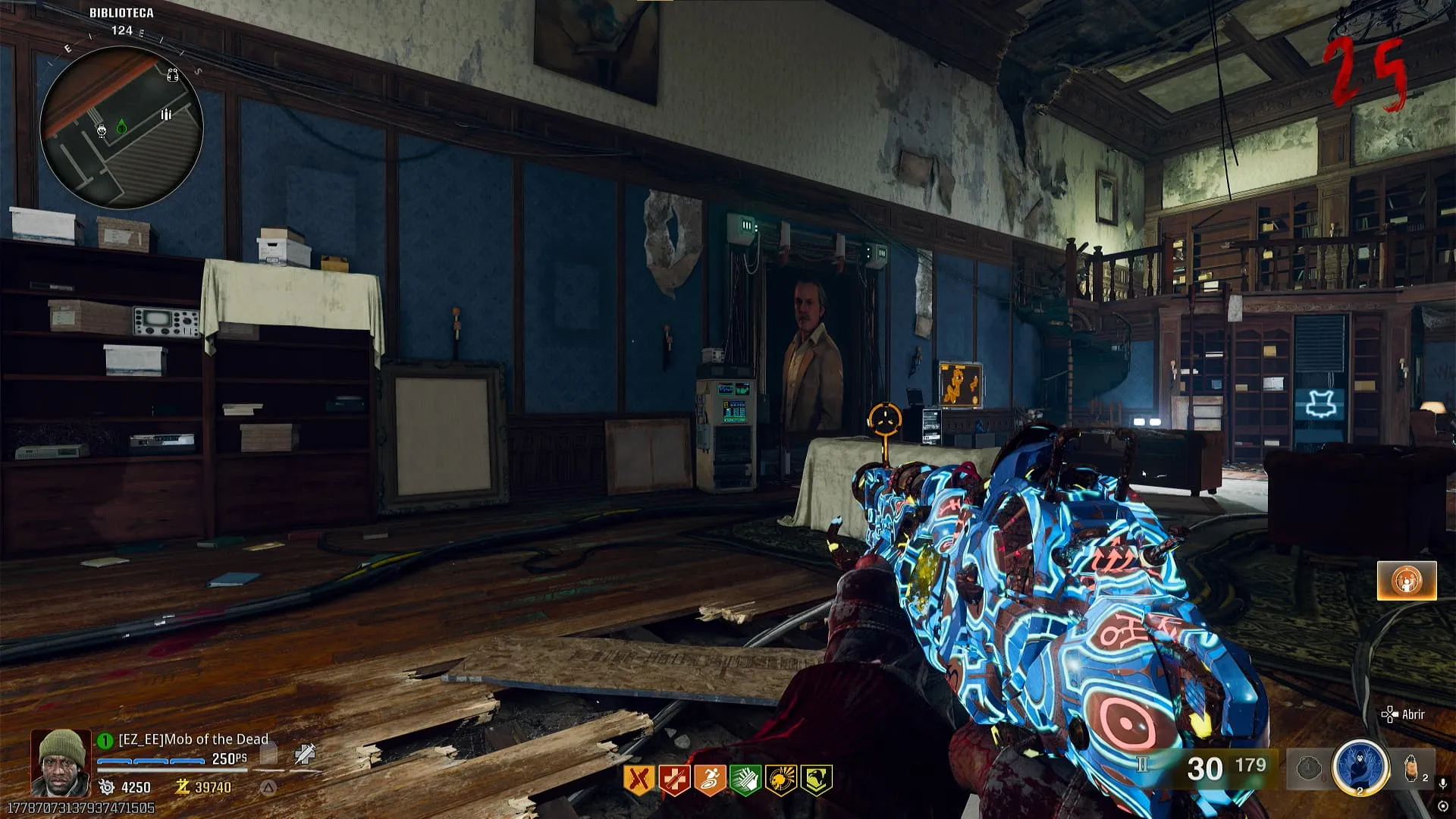Select the yellow skull-and-sunburst perk icon
Screen dimensions: 1456x819
781,780
